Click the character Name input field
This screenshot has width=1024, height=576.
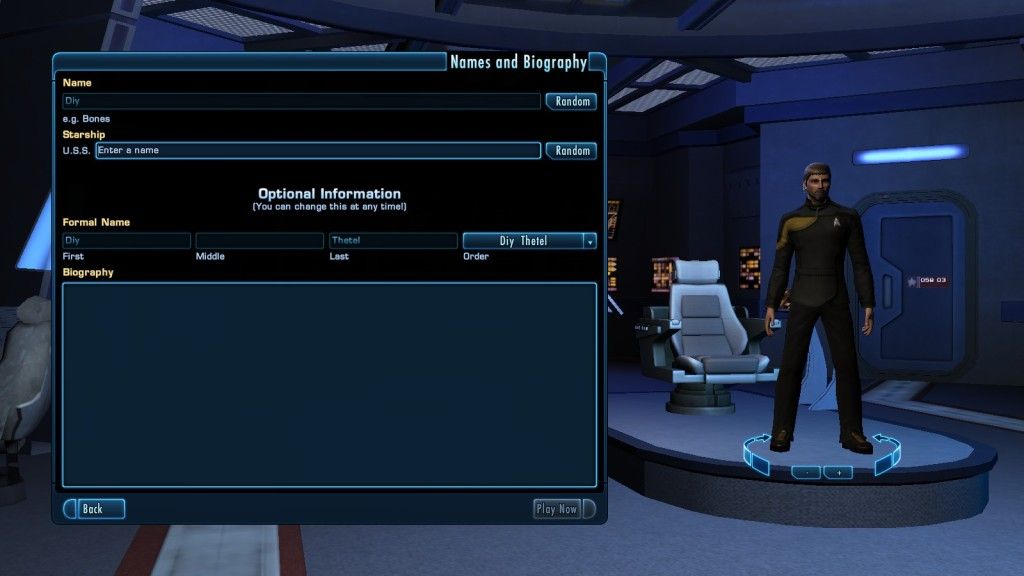coord(301,101)
